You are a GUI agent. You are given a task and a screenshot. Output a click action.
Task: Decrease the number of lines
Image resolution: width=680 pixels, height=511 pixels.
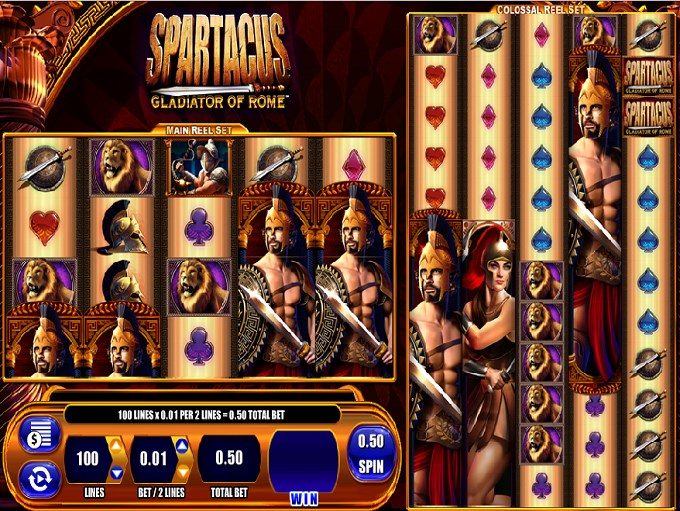[117, 472]
